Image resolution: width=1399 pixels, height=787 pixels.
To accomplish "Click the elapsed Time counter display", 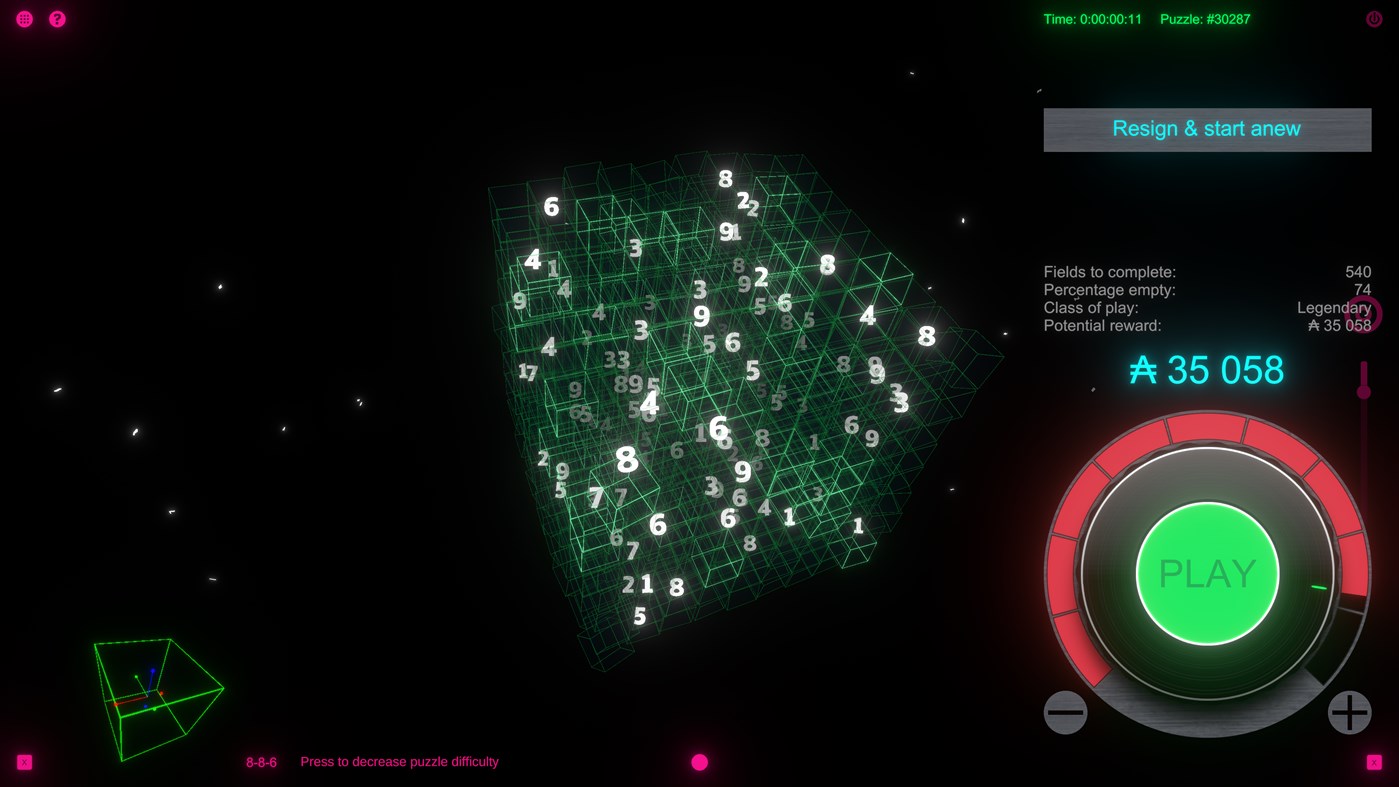I will coord(1094,18).
